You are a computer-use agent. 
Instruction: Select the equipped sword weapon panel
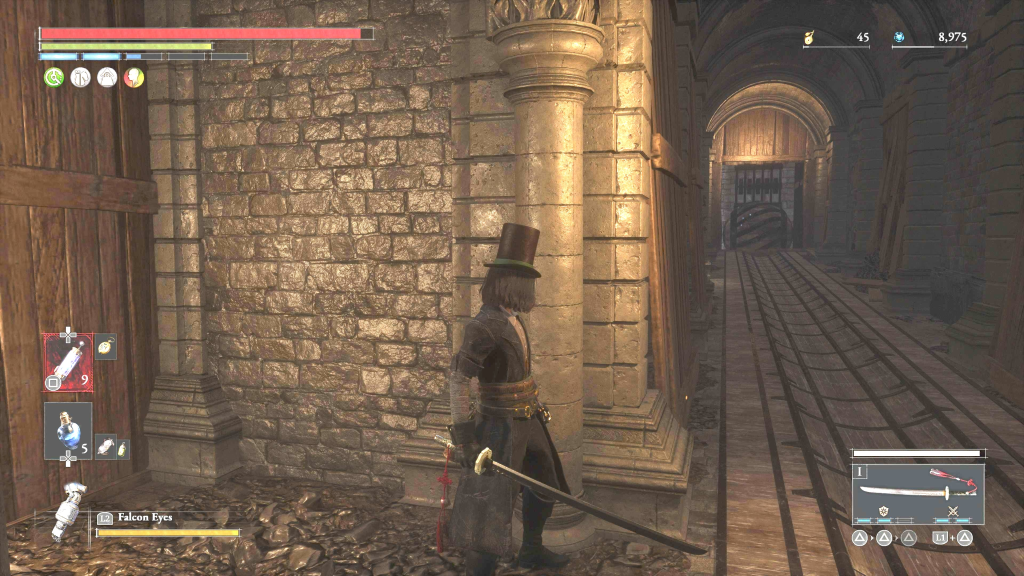coord(918,490)
